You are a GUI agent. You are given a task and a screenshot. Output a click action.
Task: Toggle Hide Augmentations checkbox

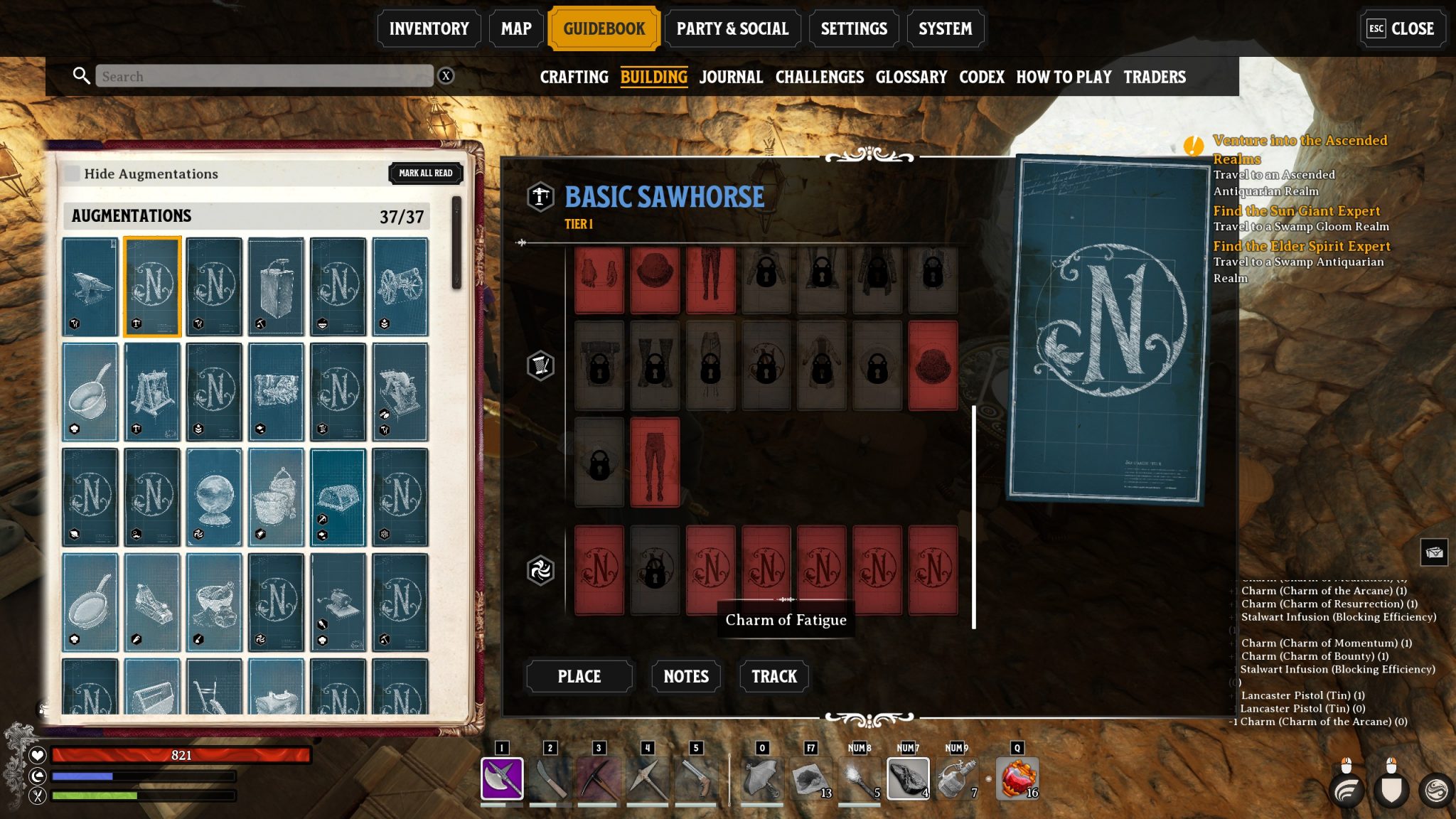coord(73,173)
